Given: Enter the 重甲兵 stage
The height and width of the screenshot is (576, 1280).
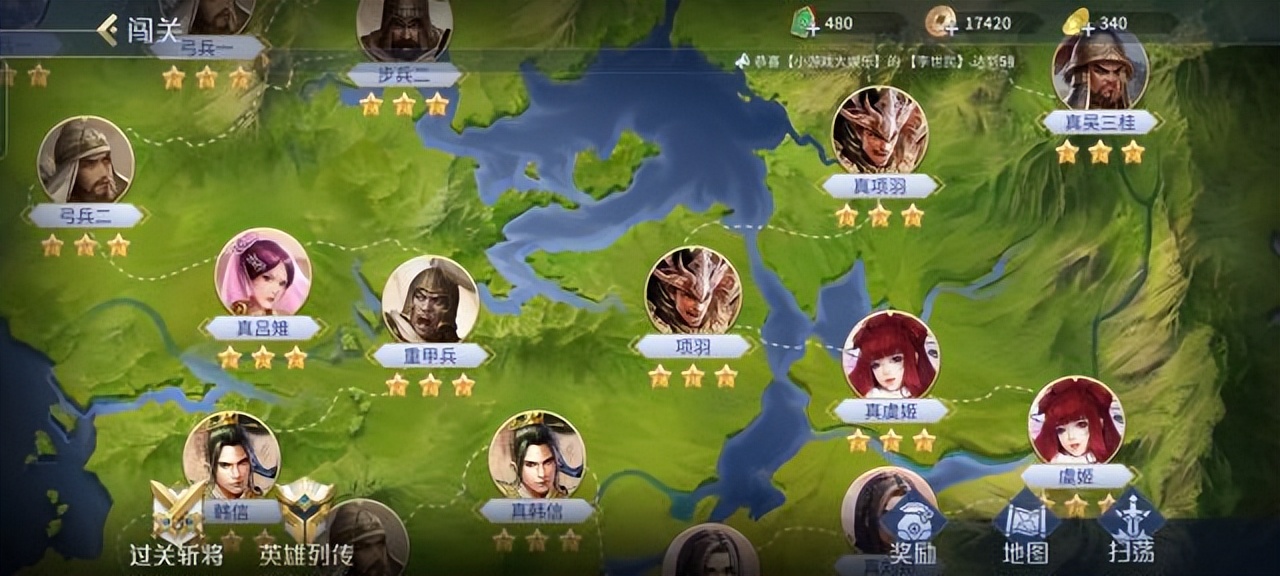Looking at the screenshot, I should pos(430,300).
